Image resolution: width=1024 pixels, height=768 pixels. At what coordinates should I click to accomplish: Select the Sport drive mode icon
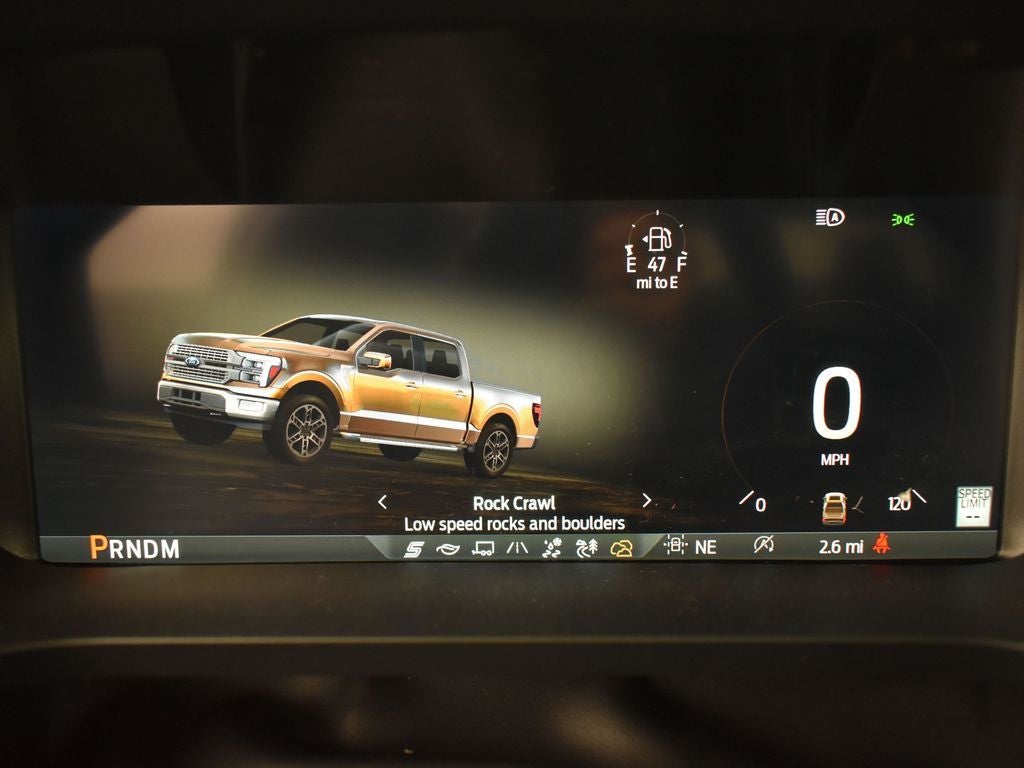pos(413,548)
